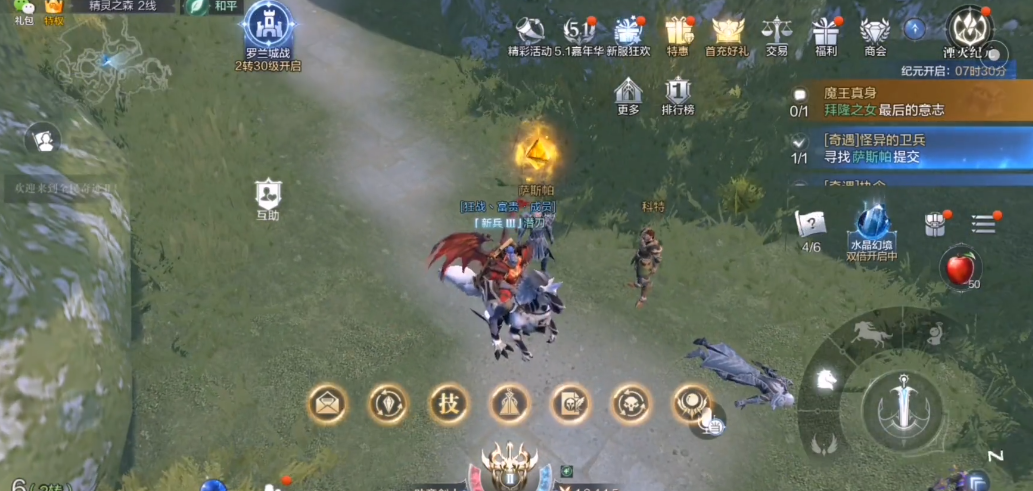Open the 商会 guild icon
This screenshot has width=1033, height=491.
click(875, 33)
